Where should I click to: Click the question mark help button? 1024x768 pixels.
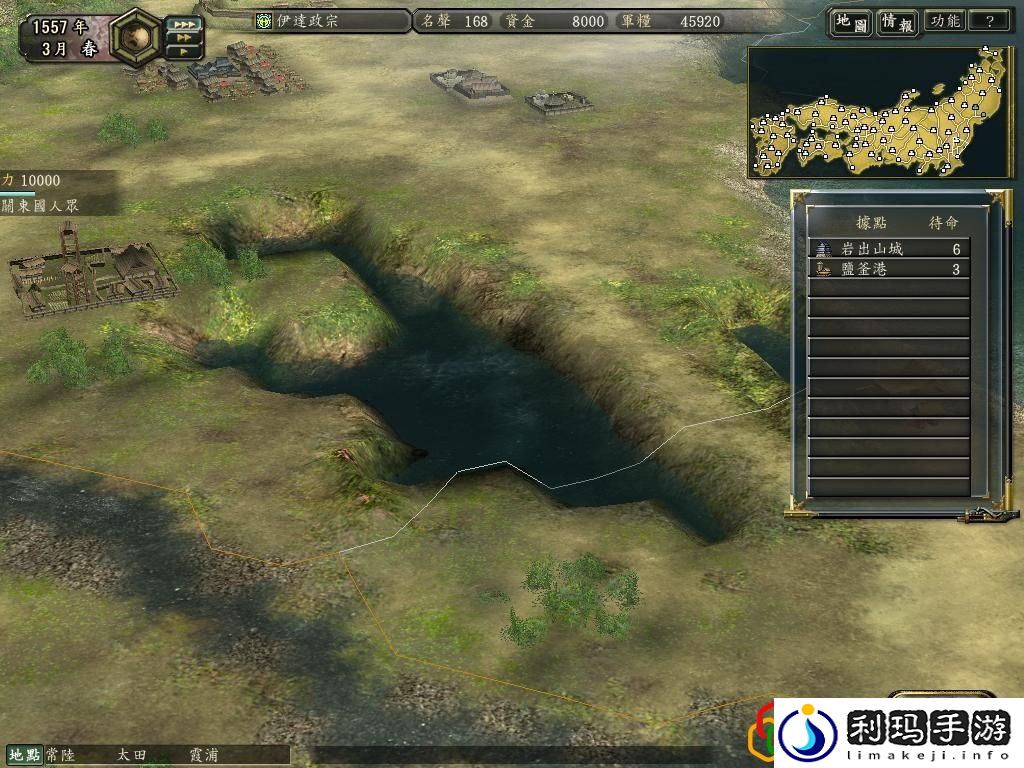point(989,21)
